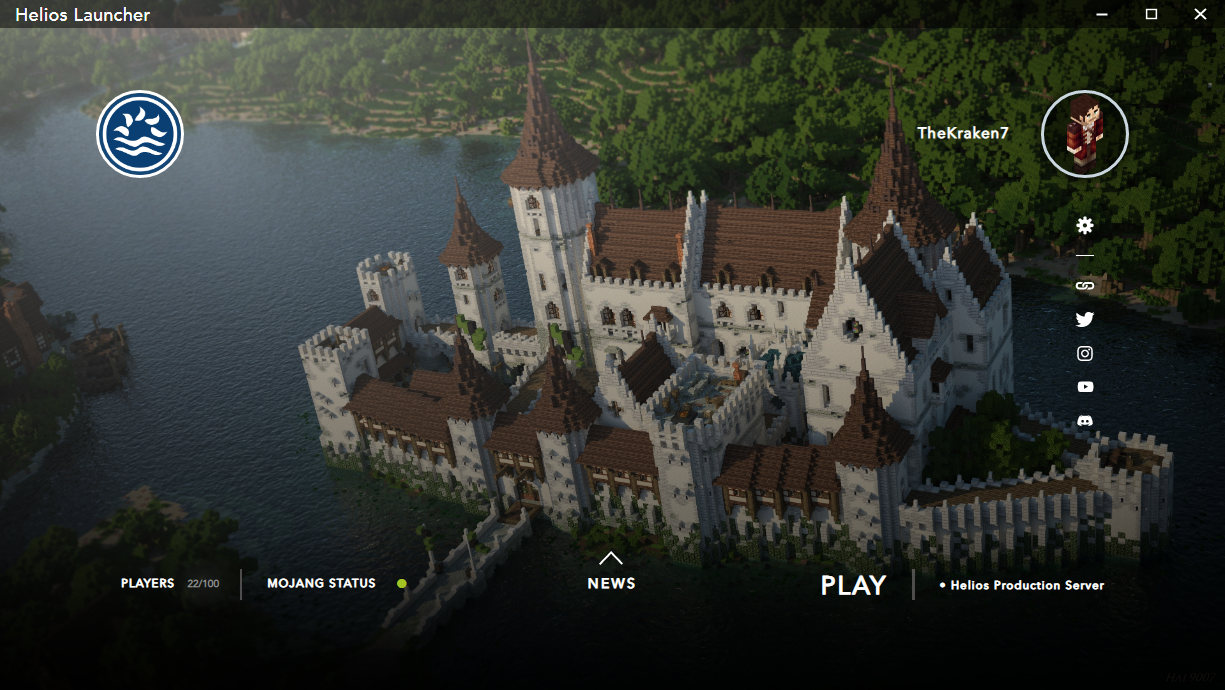Open launcher settings via the gear icon

pos(1085,226)
